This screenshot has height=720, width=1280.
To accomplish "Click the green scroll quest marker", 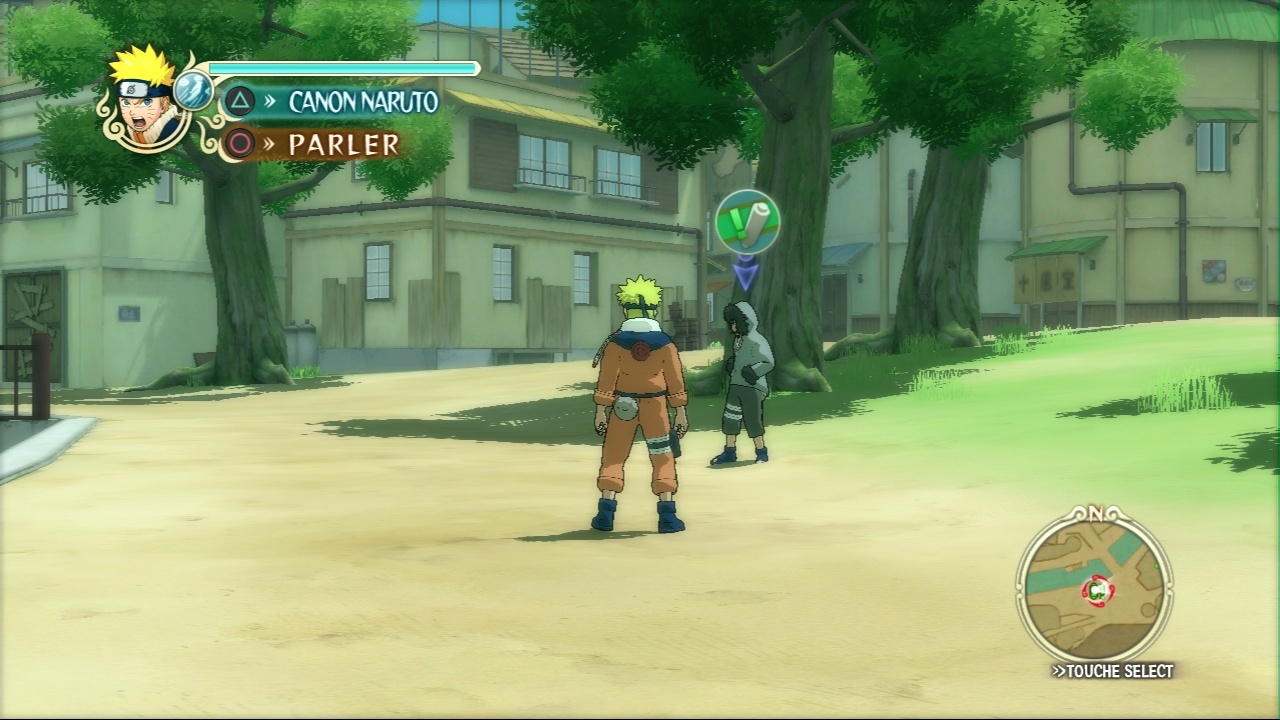I will 747,221.
